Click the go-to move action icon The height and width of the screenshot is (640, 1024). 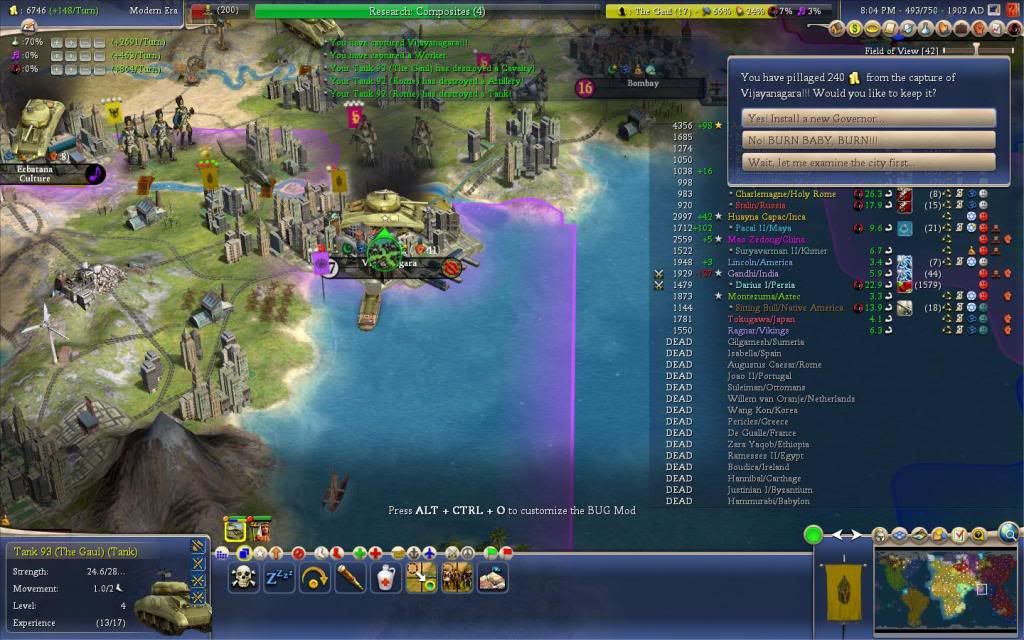(x=421, y=577)
